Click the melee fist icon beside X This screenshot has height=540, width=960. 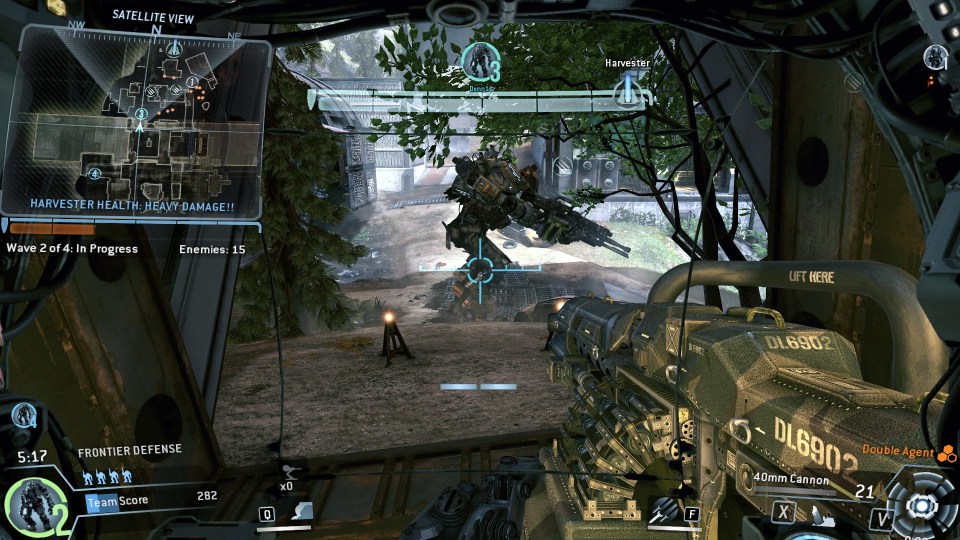(x=817, y=514)
